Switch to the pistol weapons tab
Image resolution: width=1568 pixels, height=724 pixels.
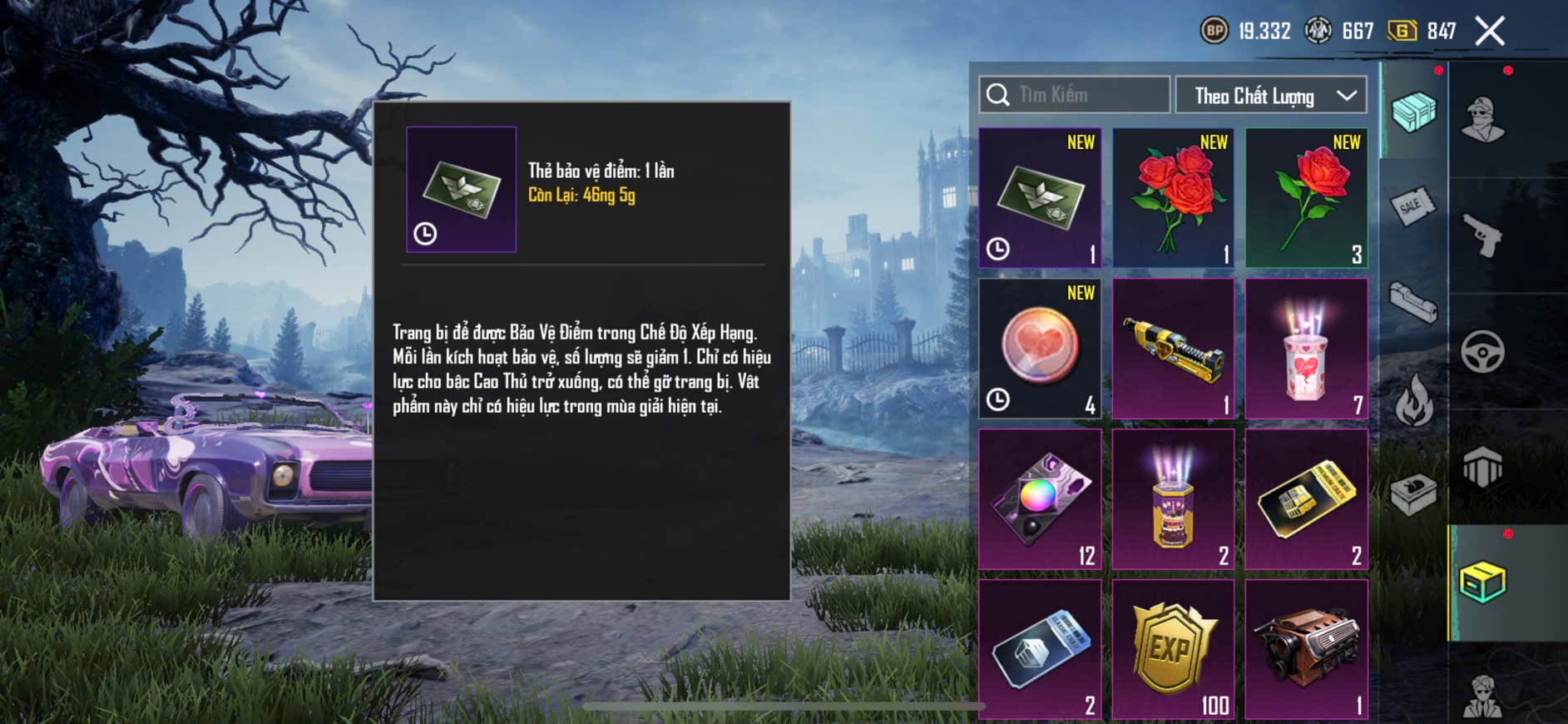1482,236
